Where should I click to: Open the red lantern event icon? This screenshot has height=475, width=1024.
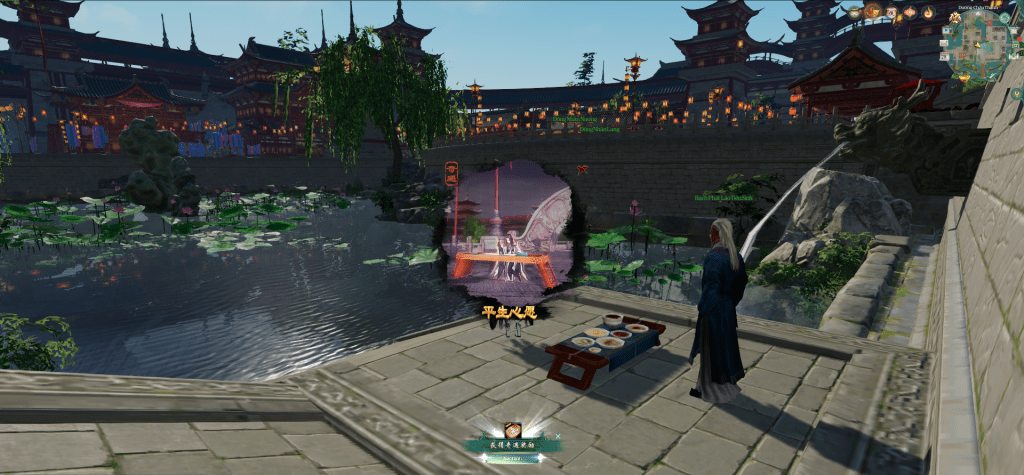click(910, 12)
